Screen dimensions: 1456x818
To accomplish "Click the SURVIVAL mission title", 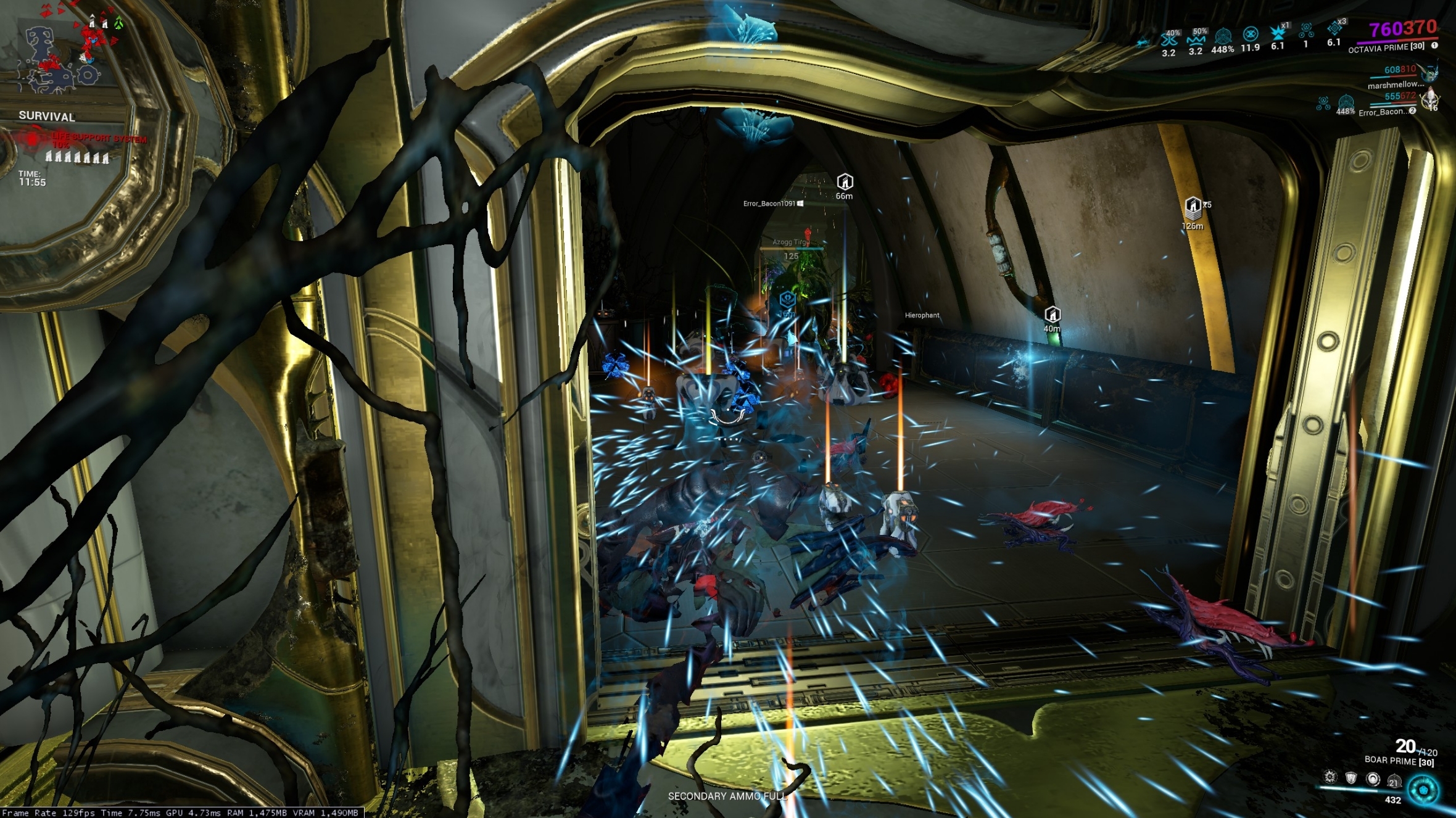I will point(46,117).
